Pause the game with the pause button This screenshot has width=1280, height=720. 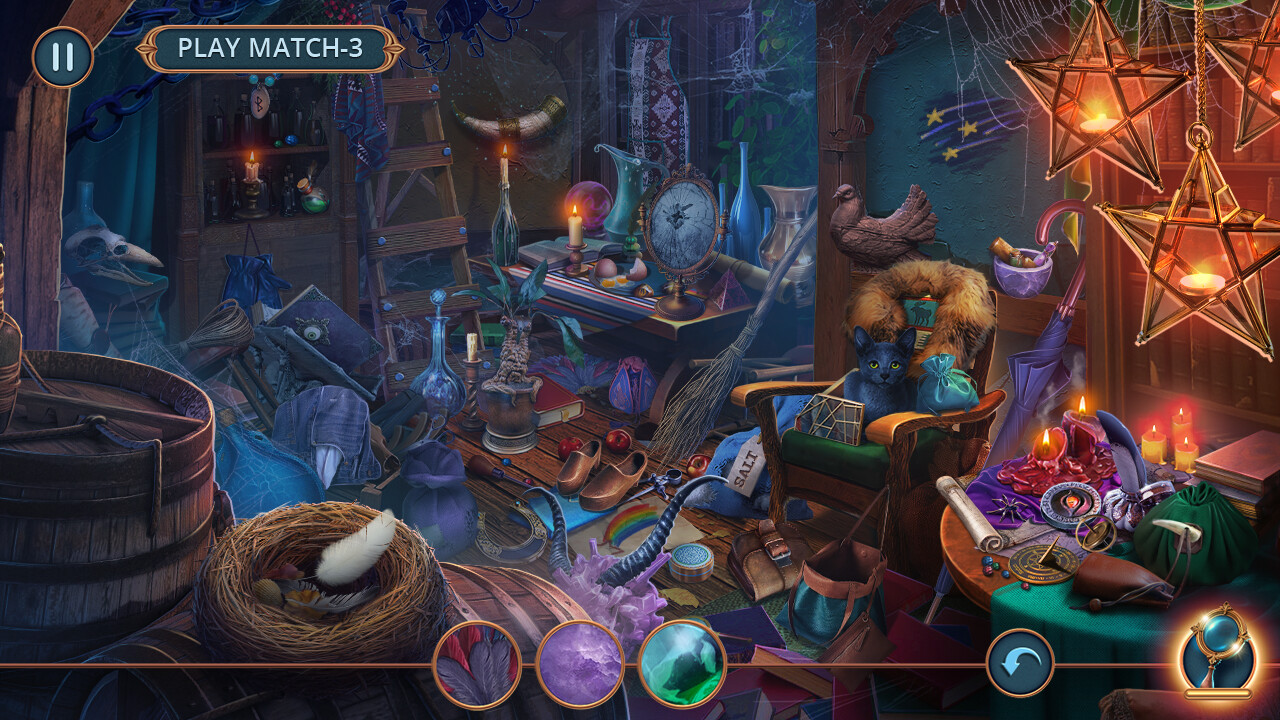(62, 56)
